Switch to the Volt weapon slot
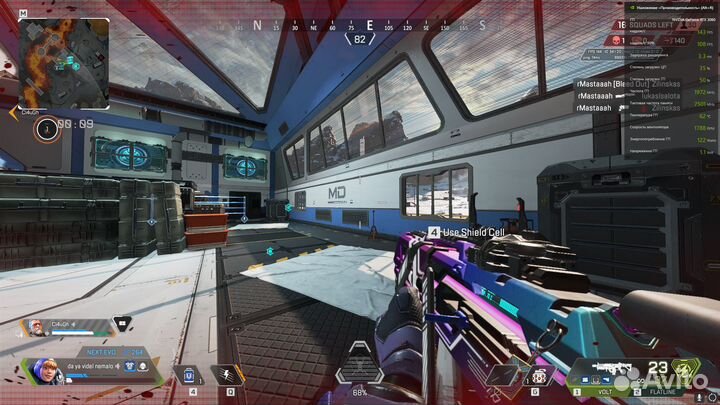The width and height of the screenshot is (720, 405). coord(603,392)
